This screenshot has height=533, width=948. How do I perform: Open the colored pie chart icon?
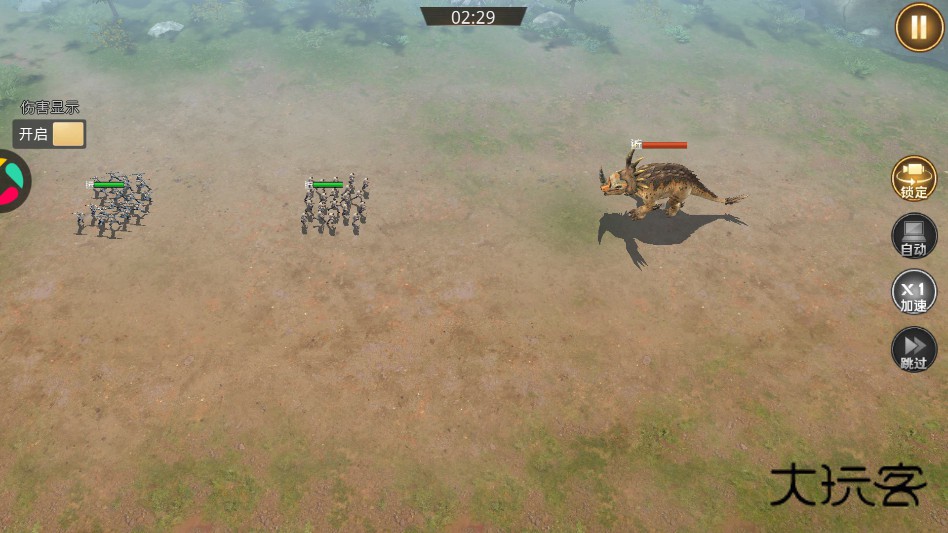(x=12, y=181)
